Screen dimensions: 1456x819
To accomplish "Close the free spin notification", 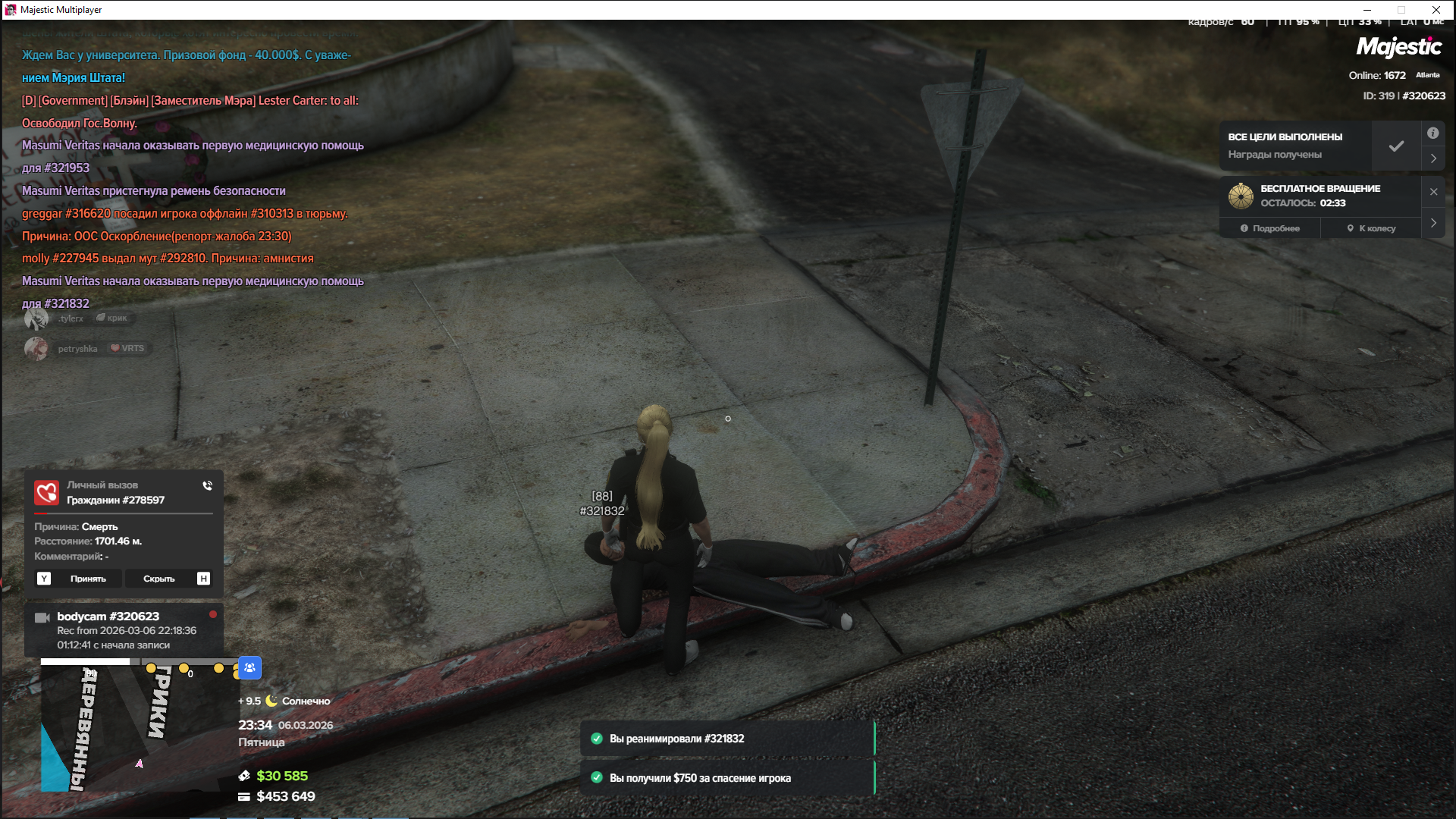I will pyautogui.click(x=1433, y=192).
